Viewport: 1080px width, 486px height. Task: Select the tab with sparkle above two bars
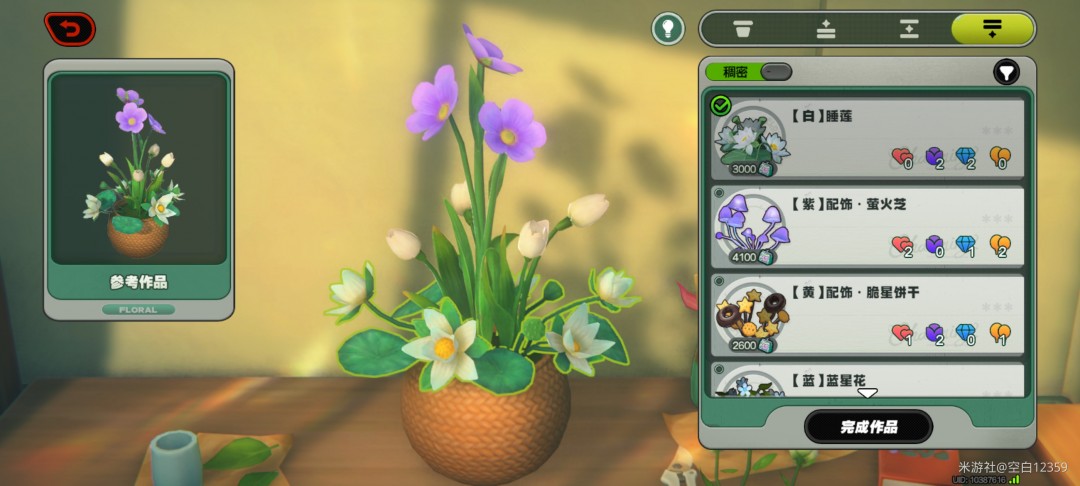tap(825, 28)
